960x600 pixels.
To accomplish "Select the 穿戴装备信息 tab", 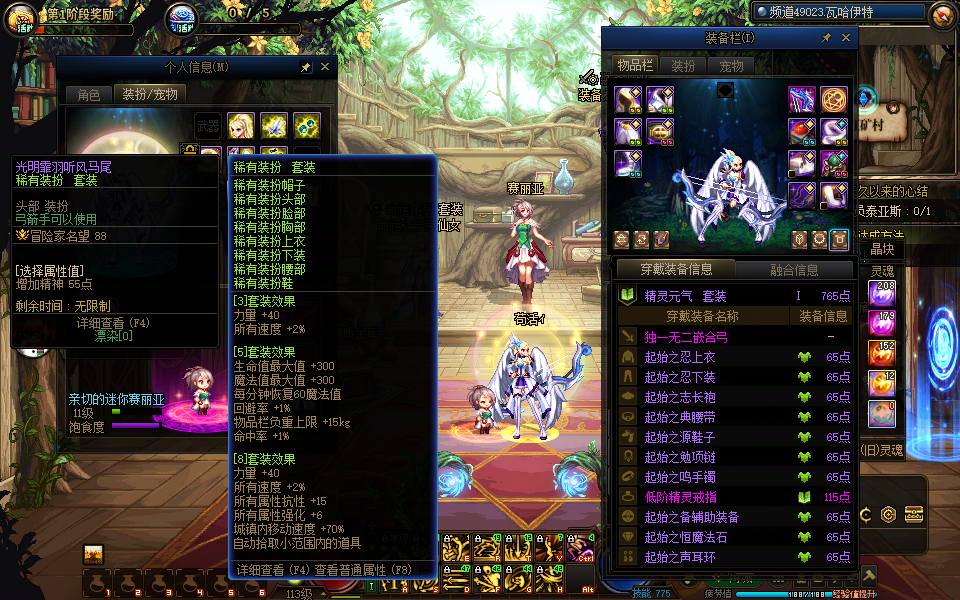I will click(678, 269).
